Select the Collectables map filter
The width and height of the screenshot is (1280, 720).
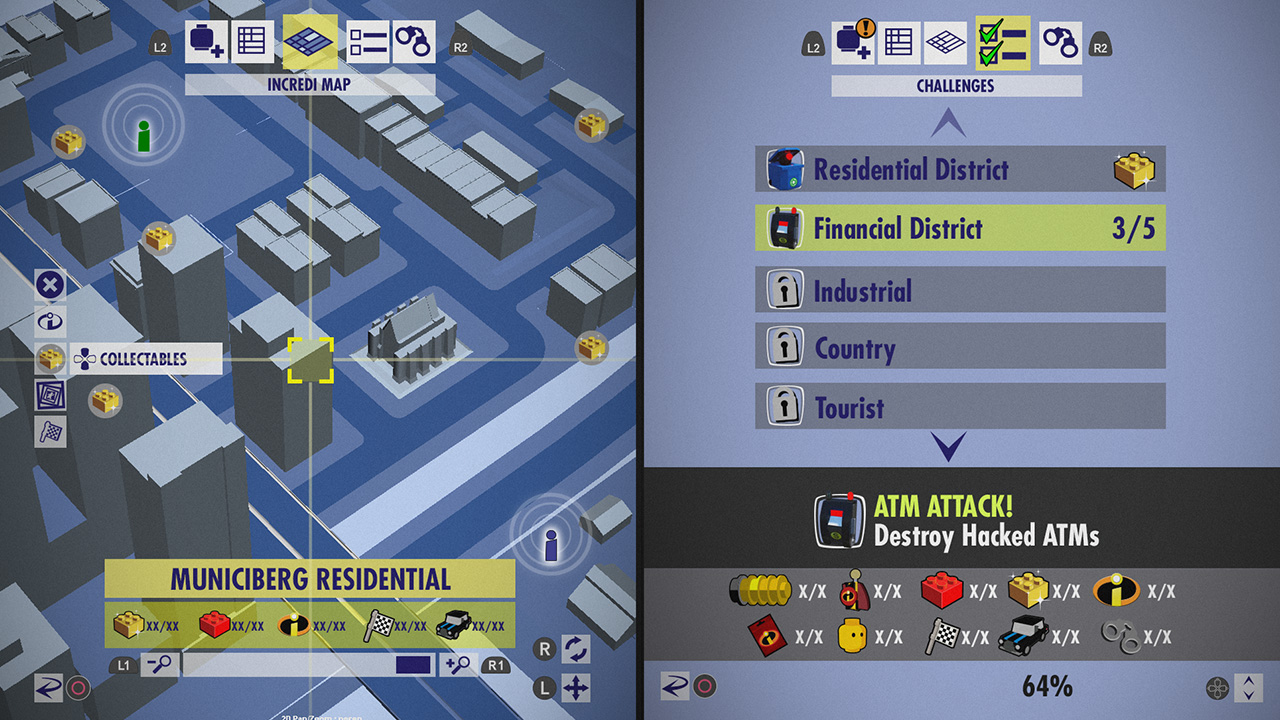pyautogui.click(x=143, y=359)
